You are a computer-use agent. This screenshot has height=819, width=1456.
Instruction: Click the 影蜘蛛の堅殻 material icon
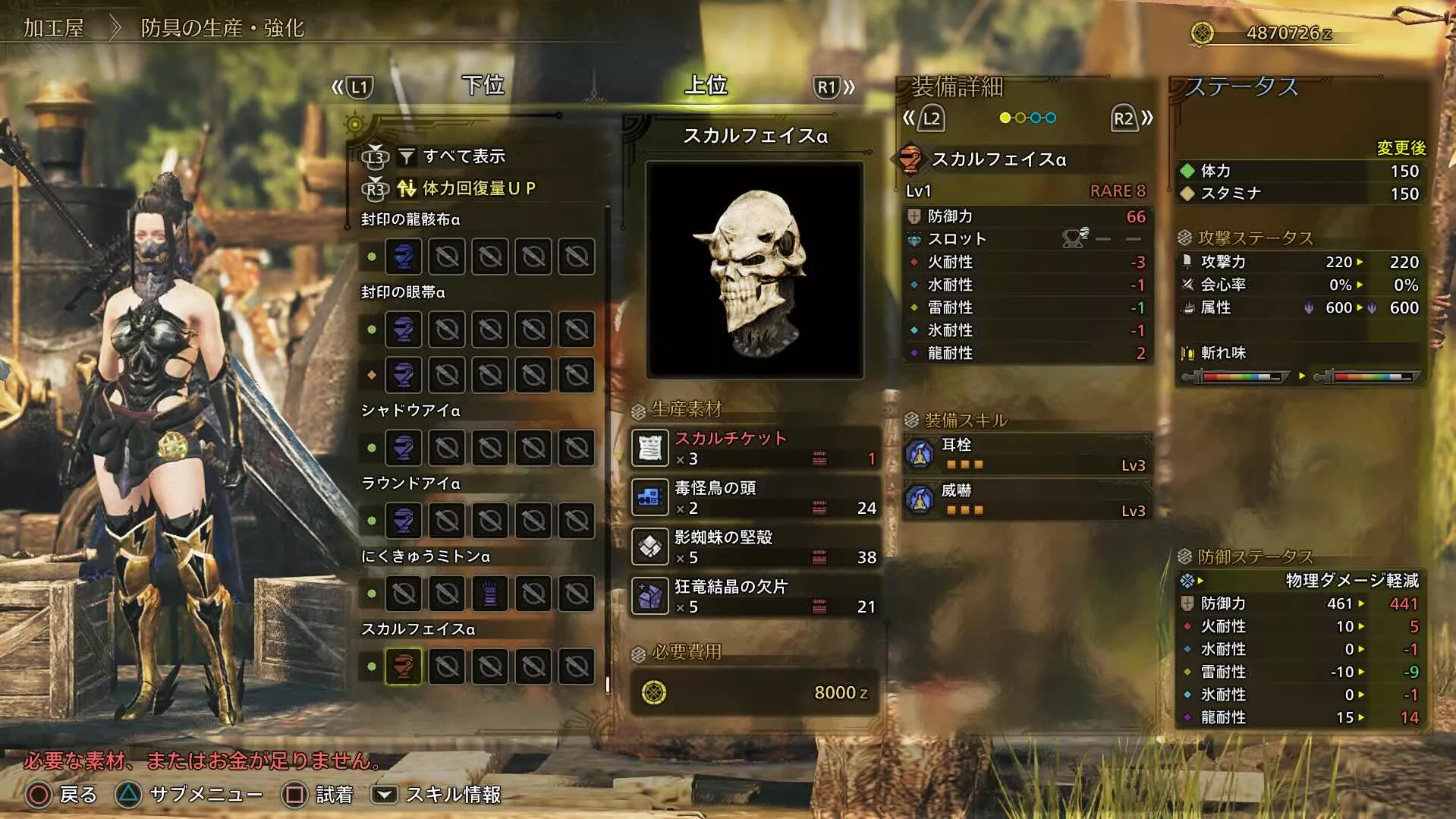pos(651,547)
